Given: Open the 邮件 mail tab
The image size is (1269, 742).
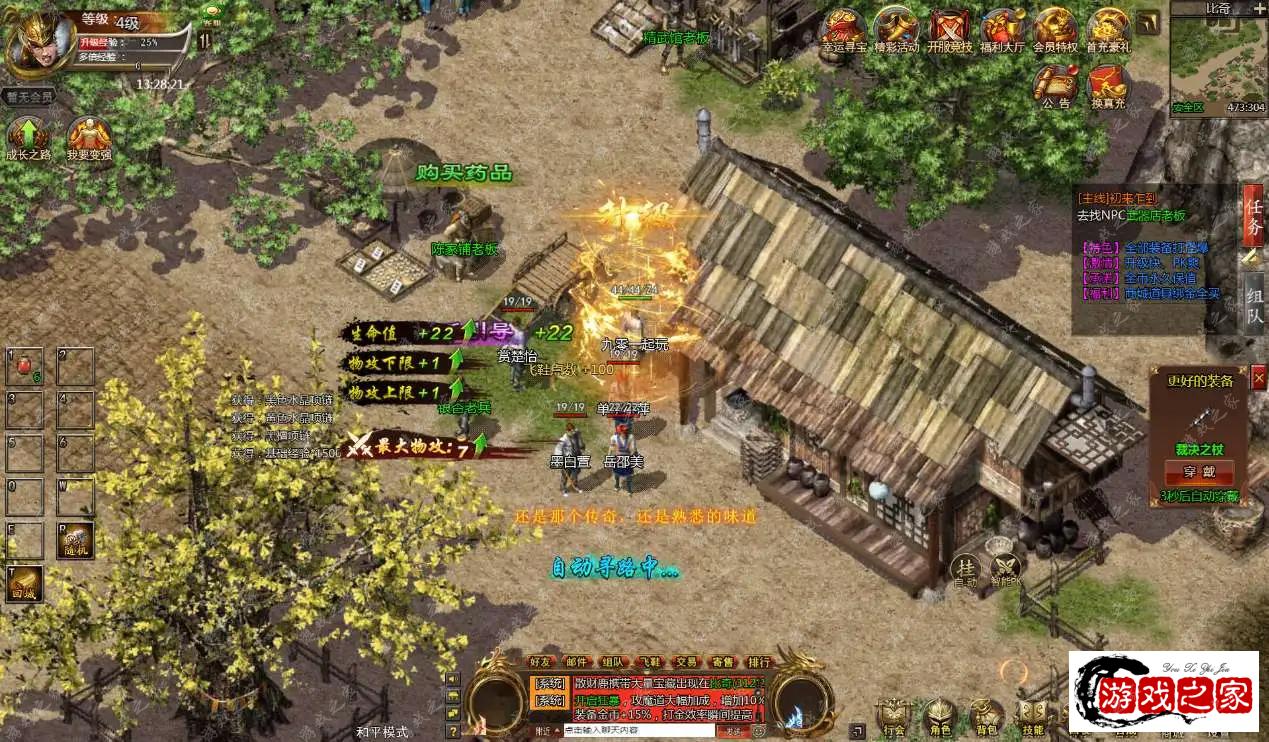Looking at the screenshot, I should click(577, 662).
